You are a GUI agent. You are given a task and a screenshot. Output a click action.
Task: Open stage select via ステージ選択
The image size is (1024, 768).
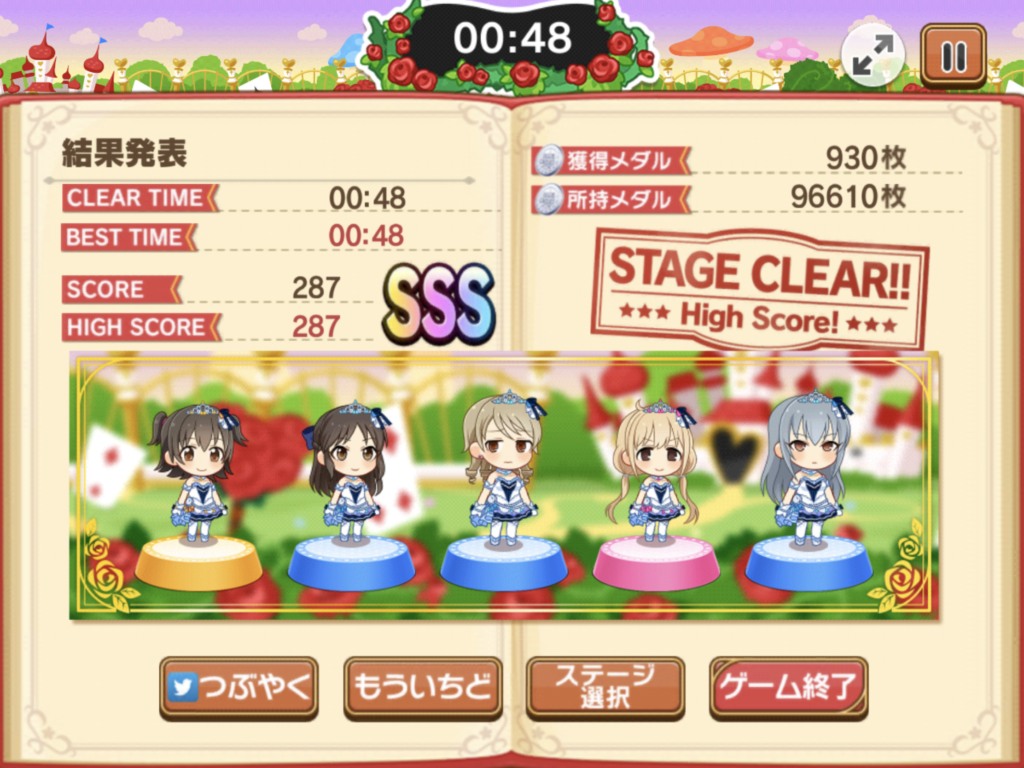tap(605, 686)
